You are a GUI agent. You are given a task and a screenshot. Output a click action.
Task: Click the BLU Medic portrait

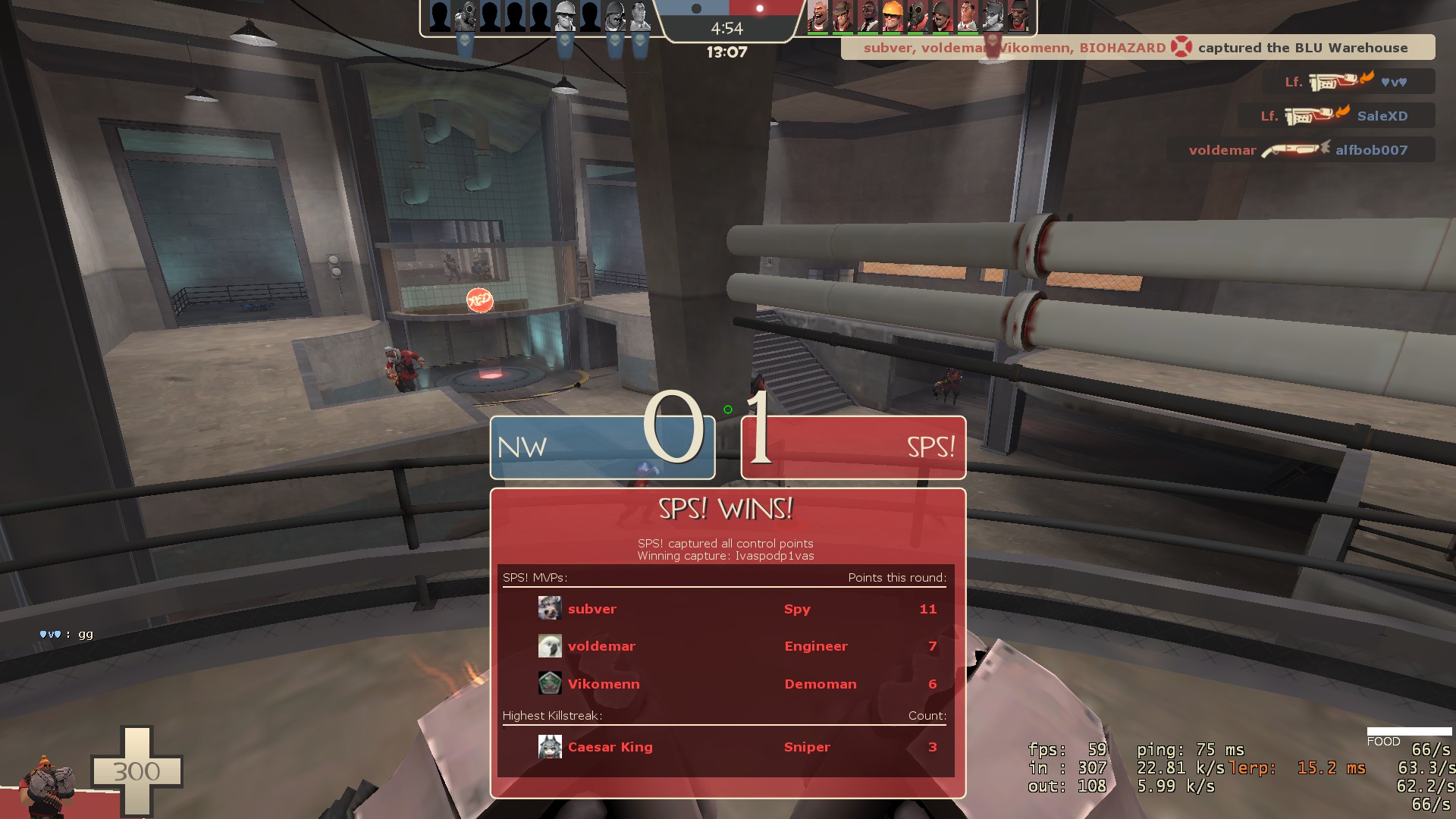(x=640, y=16)
